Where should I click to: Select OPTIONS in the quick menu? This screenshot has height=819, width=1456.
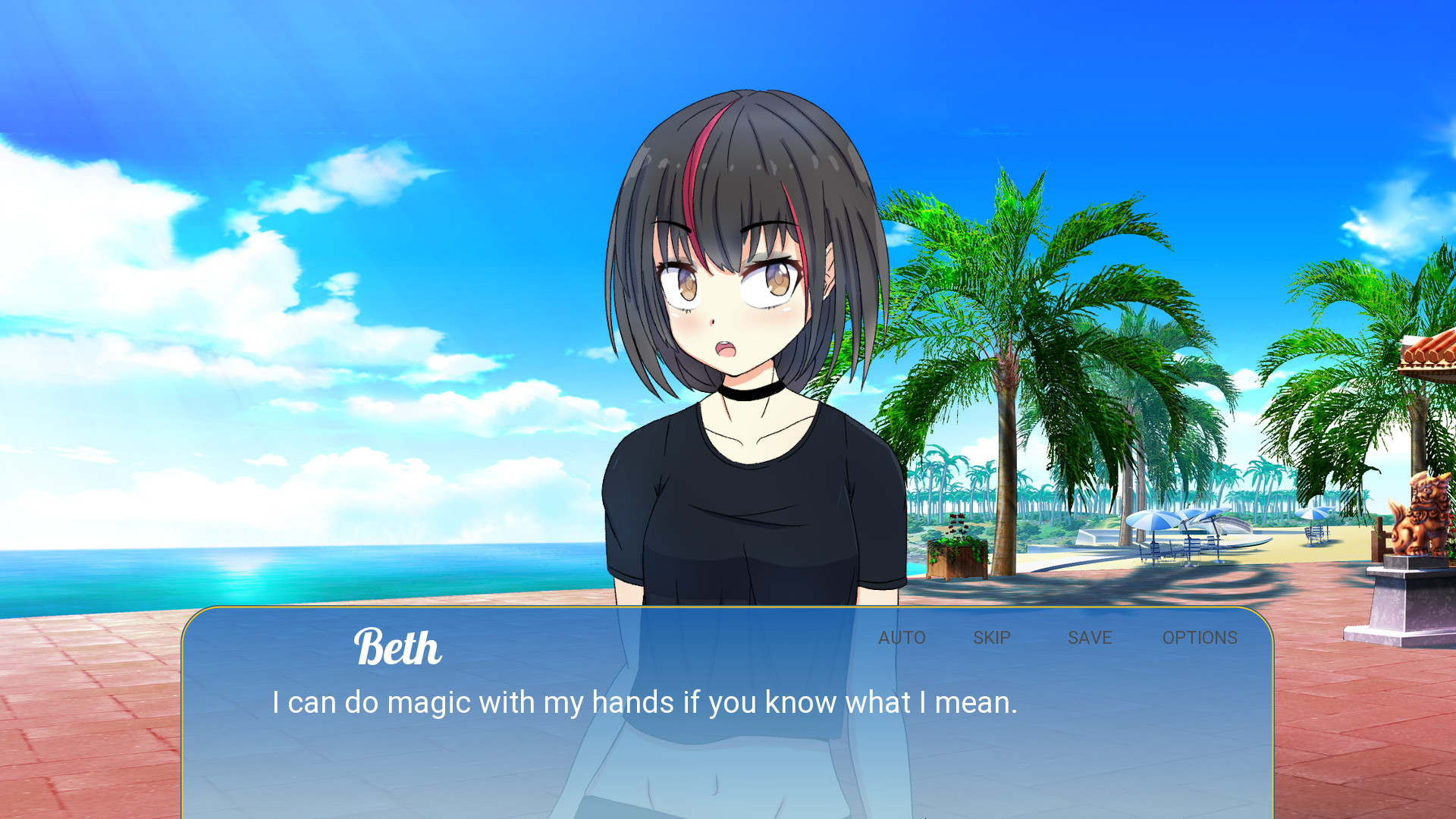point(1200,638)
